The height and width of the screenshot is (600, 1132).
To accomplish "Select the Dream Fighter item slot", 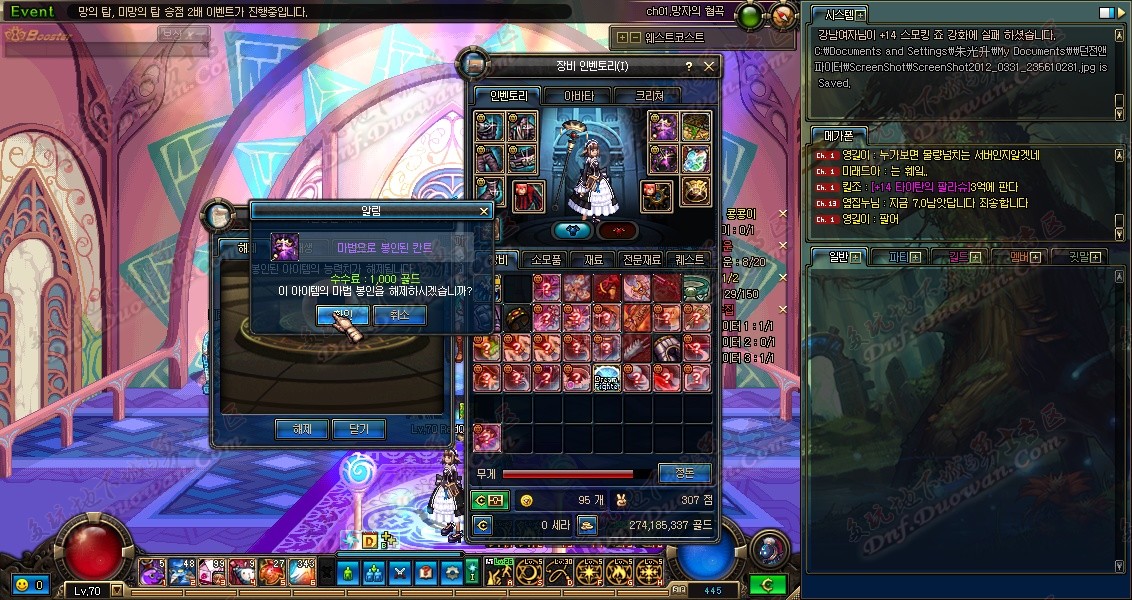I will tap(607, 378).
